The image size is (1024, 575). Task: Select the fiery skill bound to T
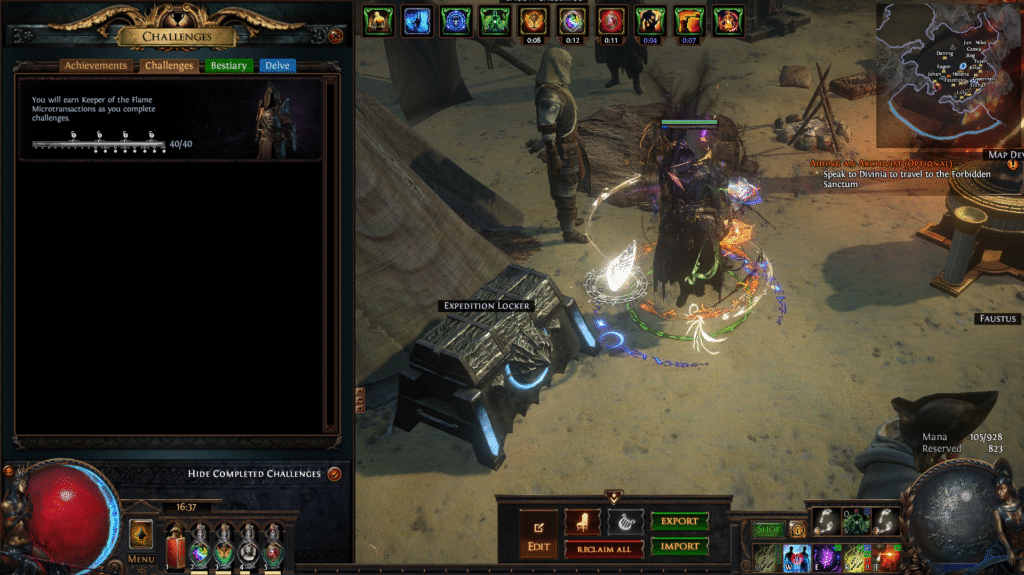887,558
